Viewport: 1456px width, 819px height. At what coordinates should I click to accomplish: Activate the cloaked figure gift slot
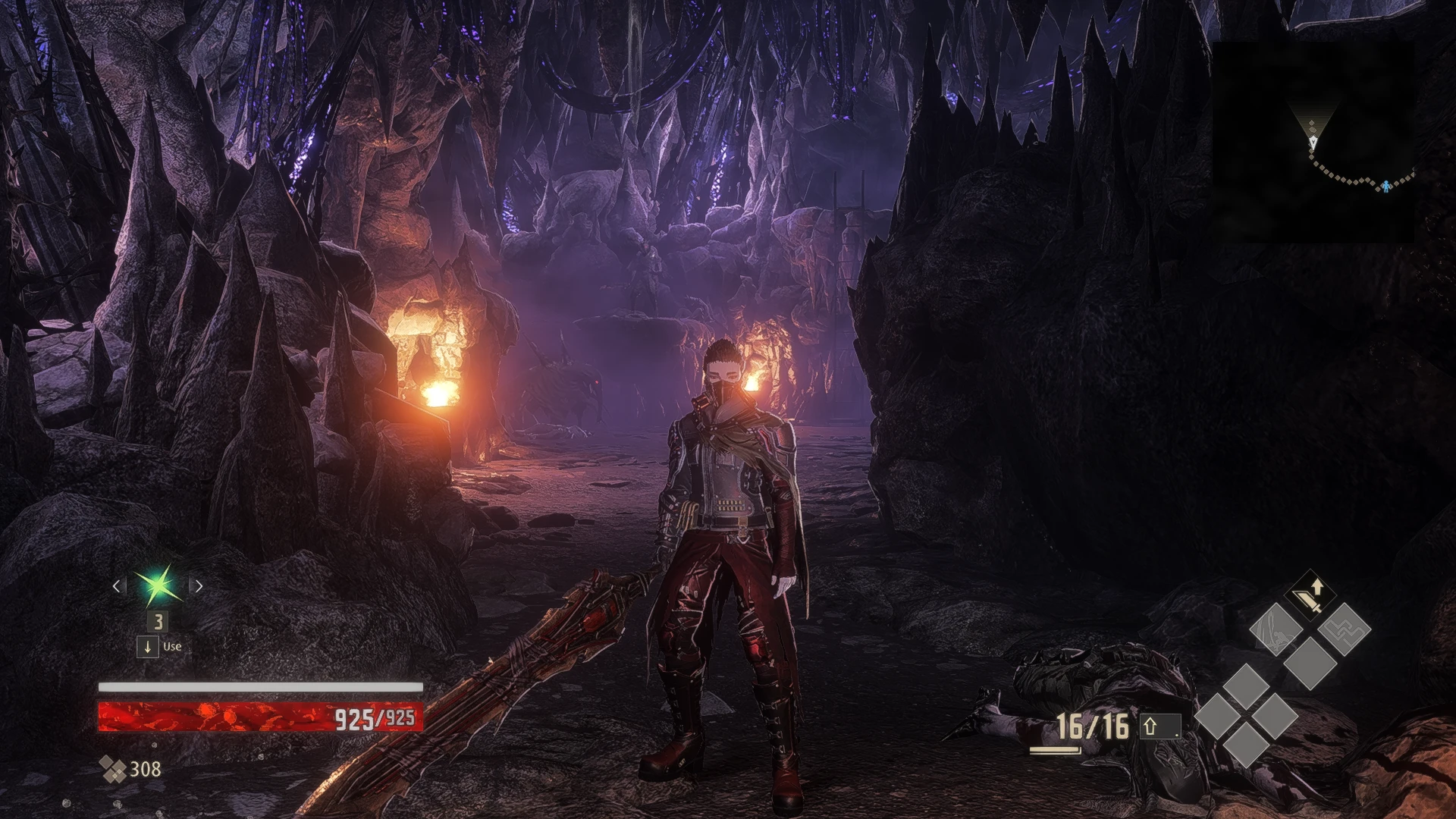pyautogui.click(x=1276, y=629)
